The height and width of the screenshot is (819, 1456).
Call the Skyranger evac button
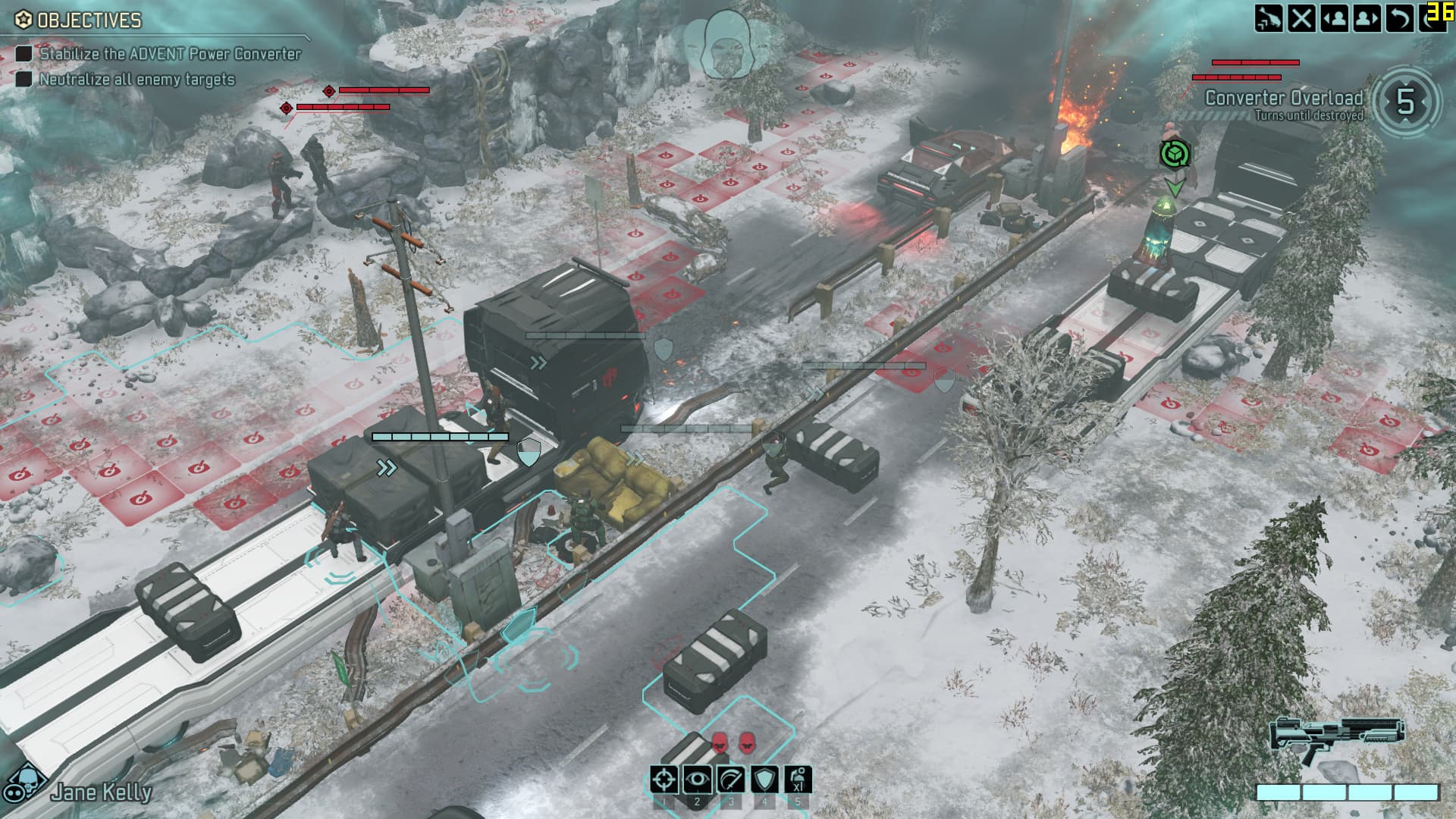(1268, 18)
